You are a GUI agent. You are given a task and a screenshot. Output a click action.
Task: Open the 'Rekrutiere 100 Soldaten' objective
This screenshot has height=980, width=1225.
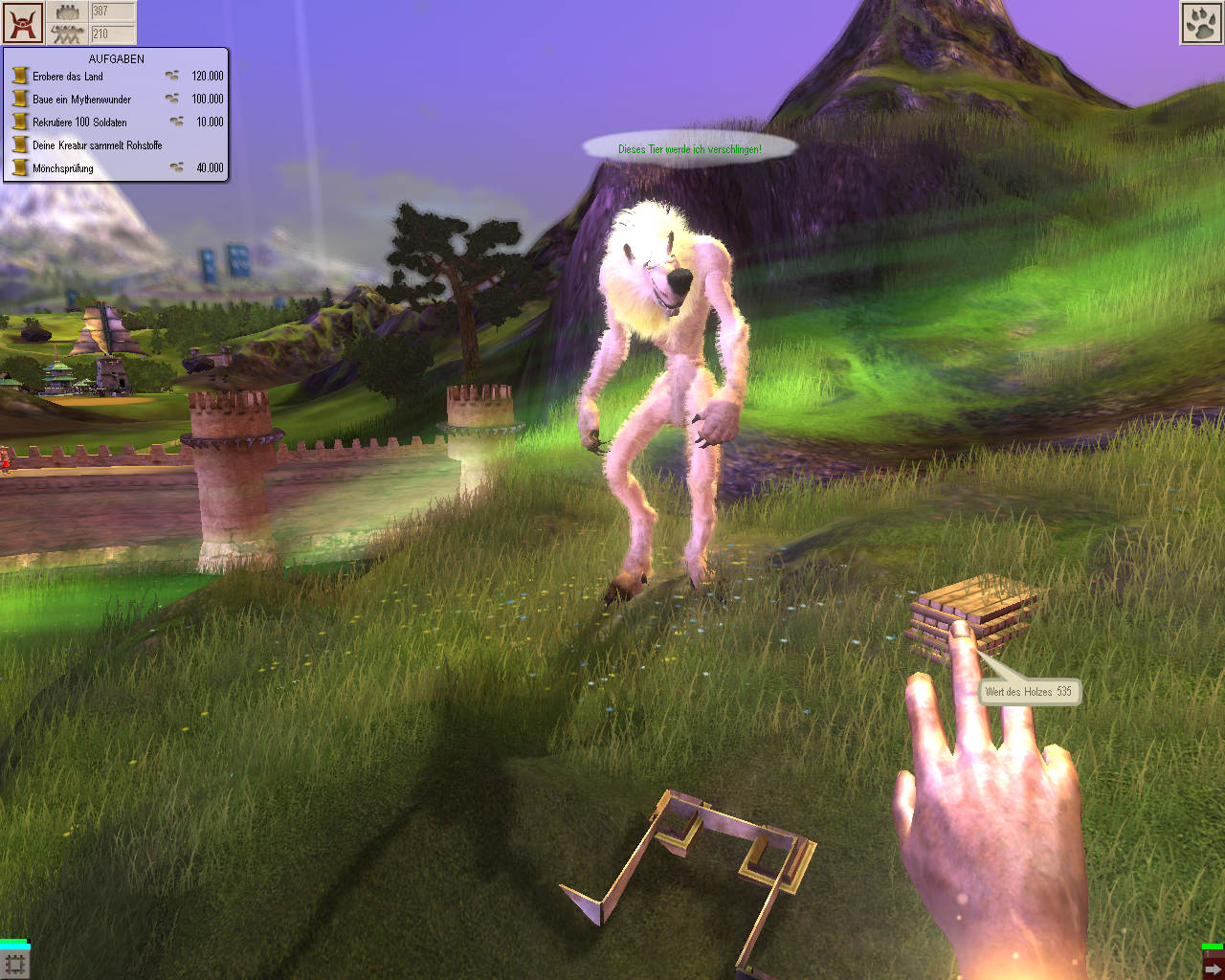[79, 122]
